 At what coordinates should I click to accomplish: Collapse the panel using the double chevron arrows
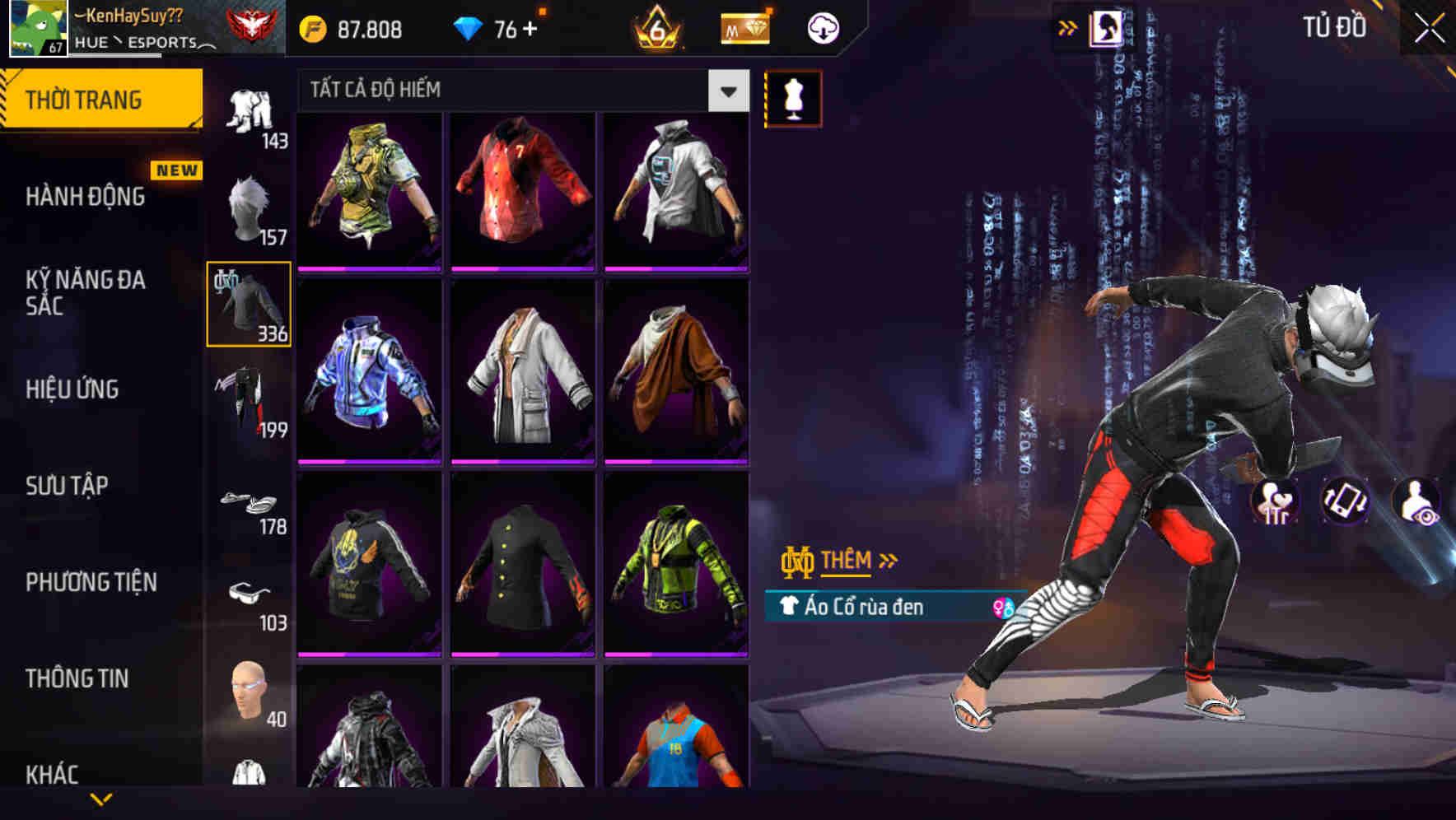[1067, 26]
